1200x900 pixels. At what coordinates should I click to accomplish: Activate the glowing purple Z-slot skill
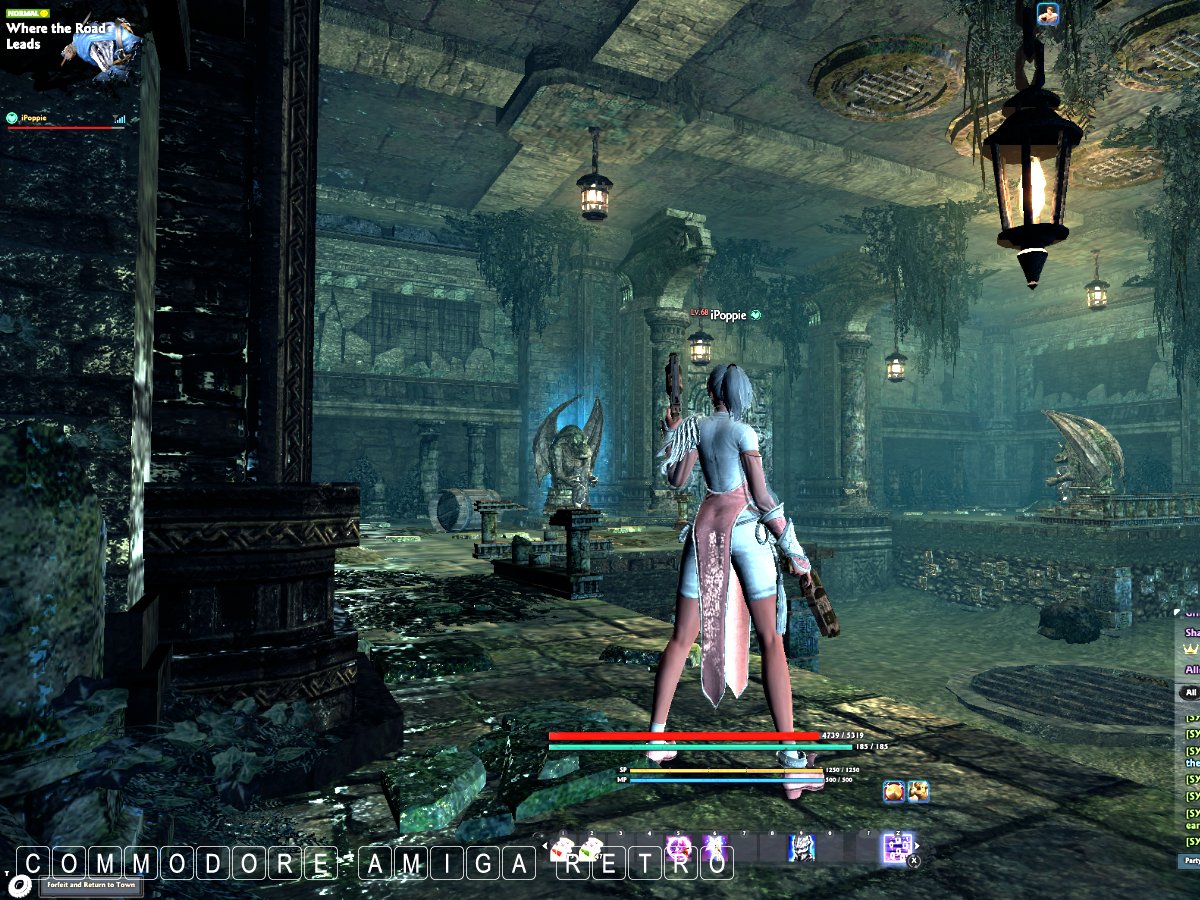[x=896, y=849]
